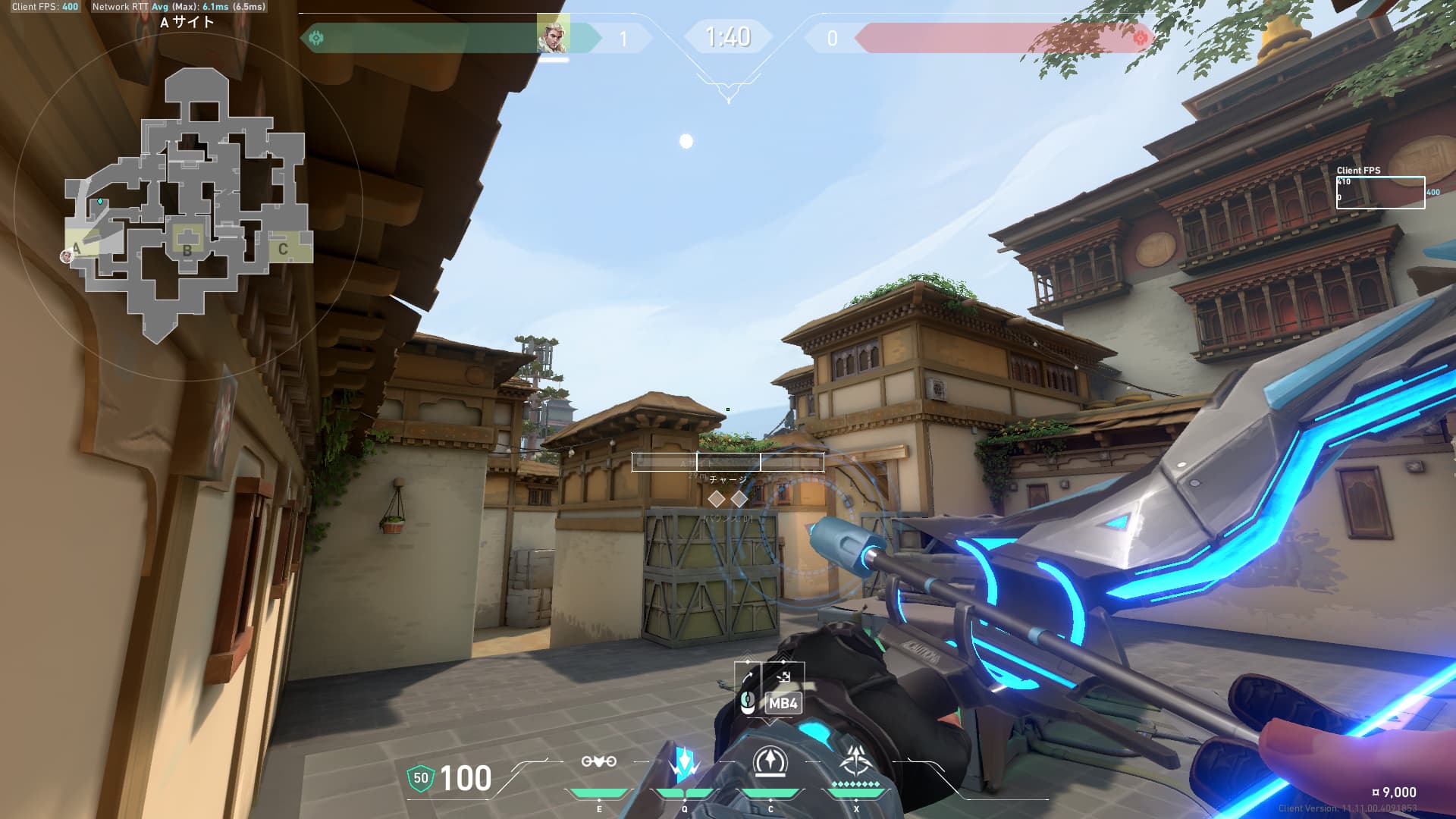
Task: Trigger the X ultimate ability icon
Action: [x=856, y=761]
